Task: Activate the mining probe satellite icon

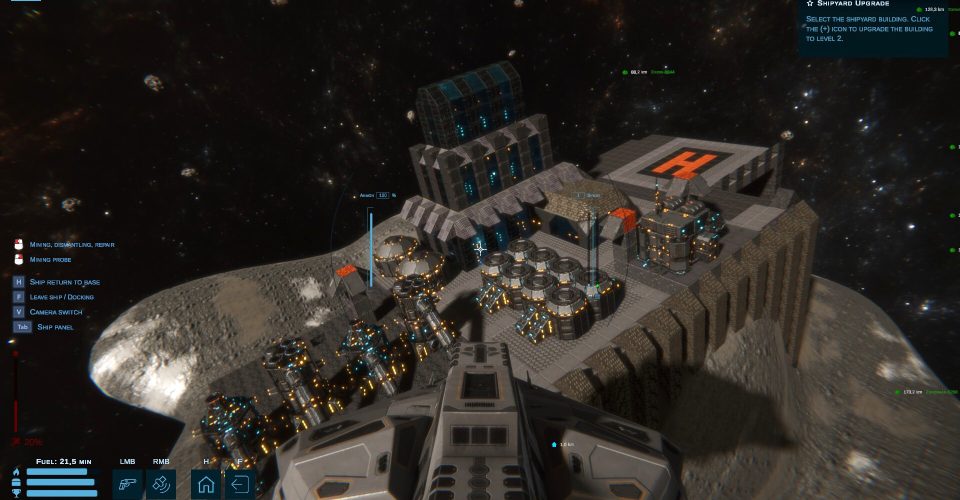Action: 161,485
